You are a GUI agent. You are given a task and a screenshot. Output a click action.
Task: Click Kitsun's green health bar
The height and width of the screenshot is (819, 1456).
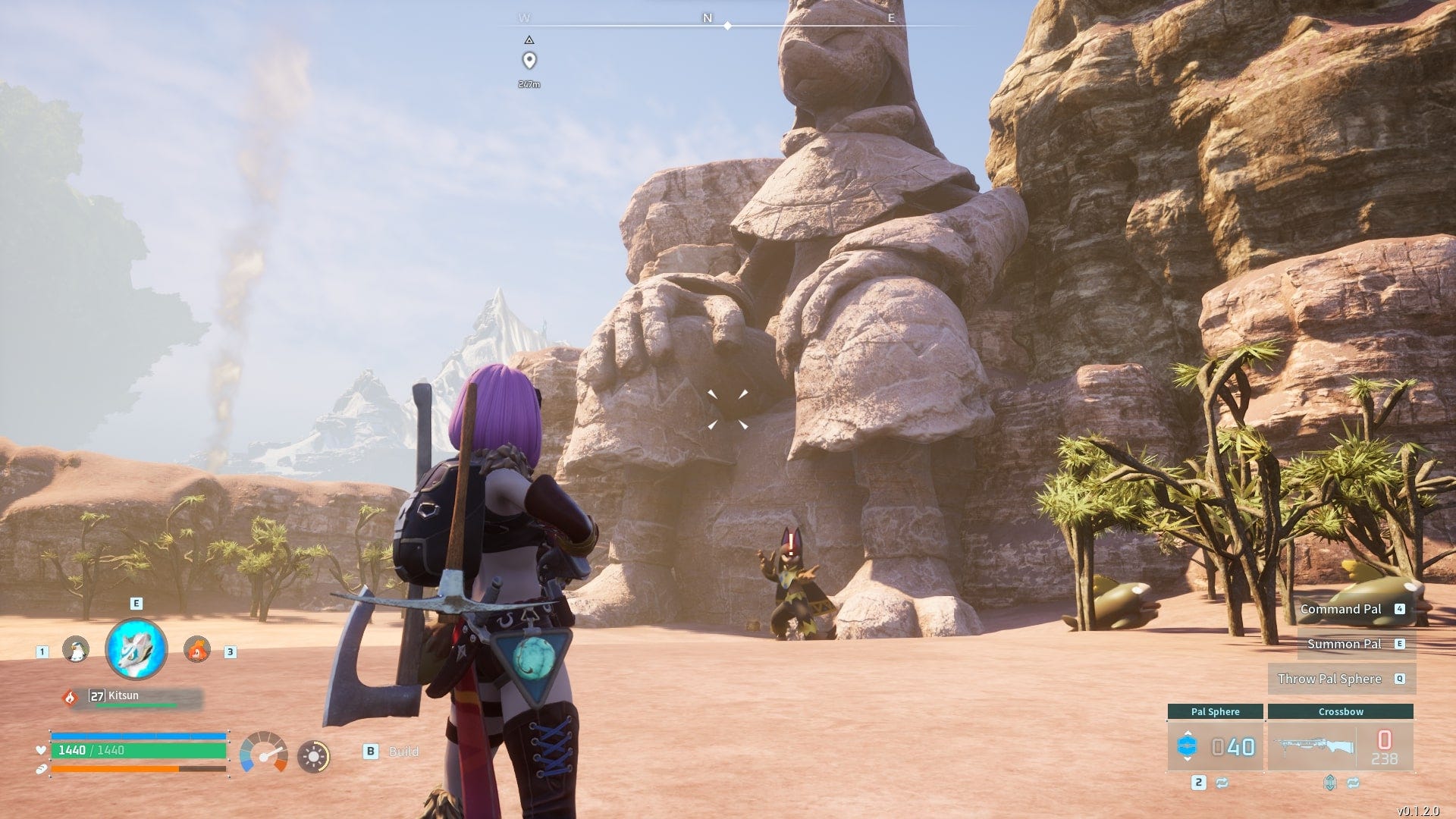tap(136, 704)
